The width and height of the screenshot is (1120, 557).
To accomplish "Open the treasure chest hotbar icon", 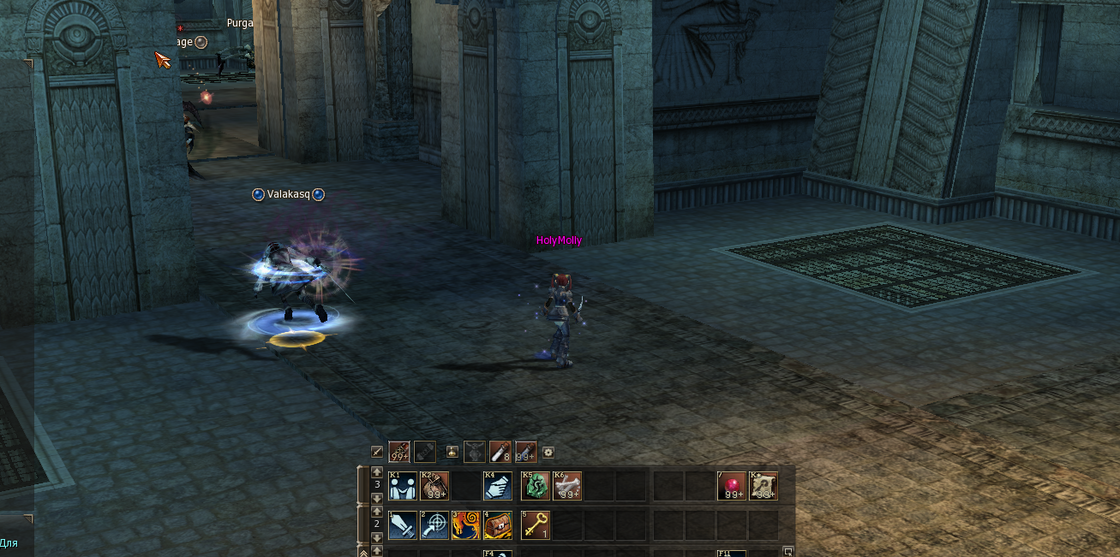I will [x=499, y=524].
